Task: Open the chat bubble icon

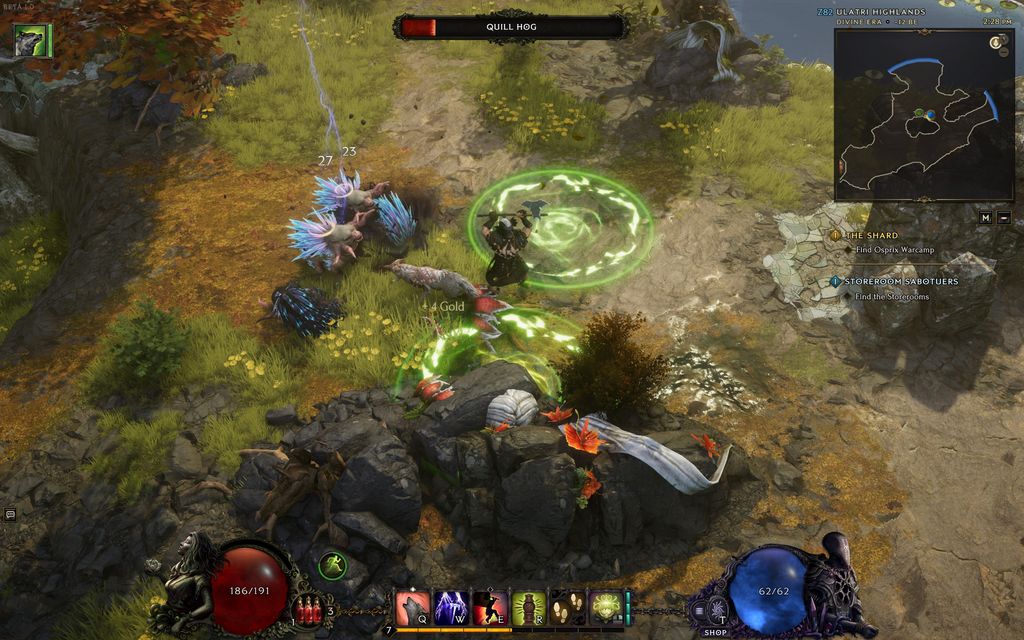Action: 10,514
